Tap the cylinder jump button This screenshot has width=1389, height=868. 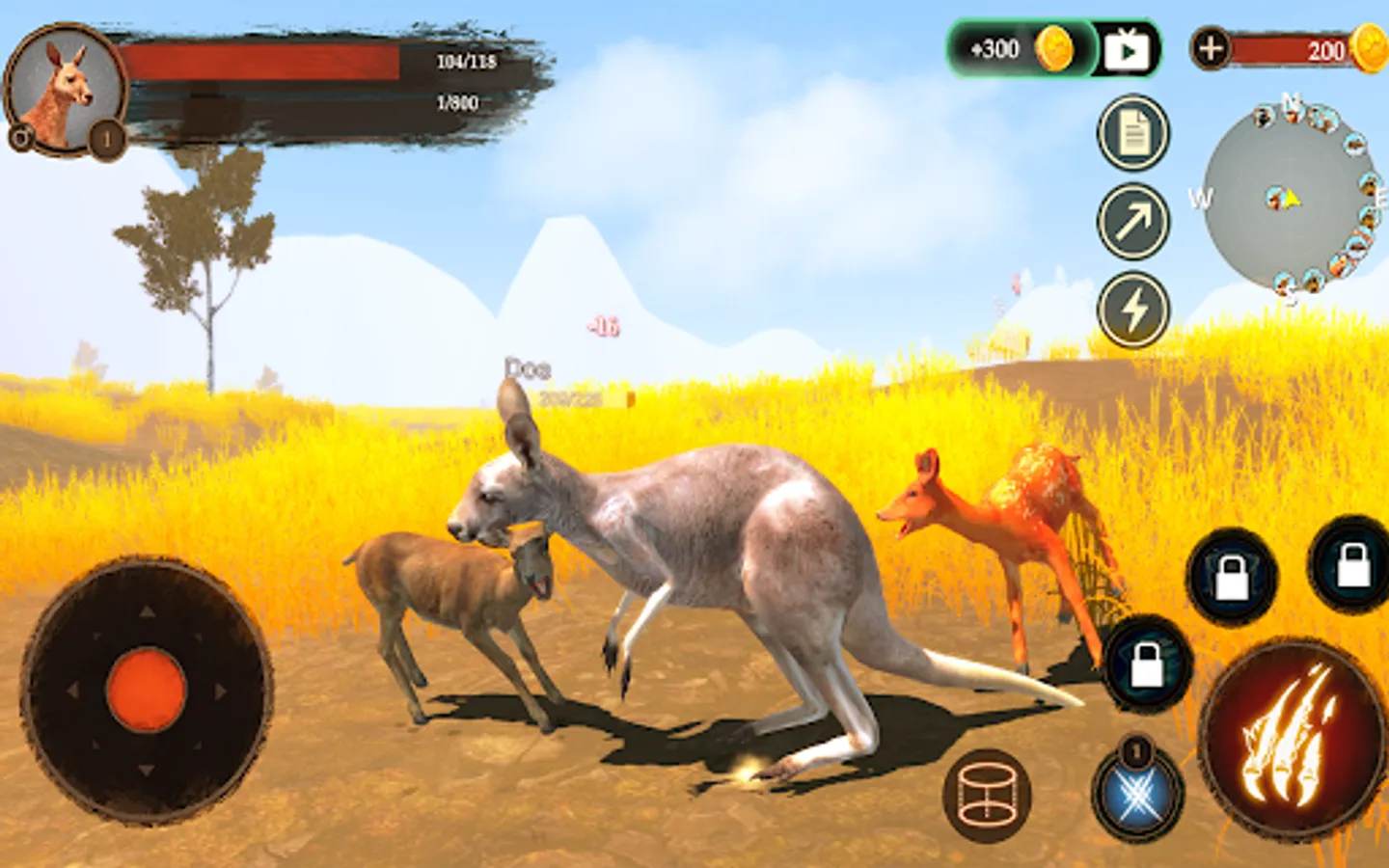987,795
